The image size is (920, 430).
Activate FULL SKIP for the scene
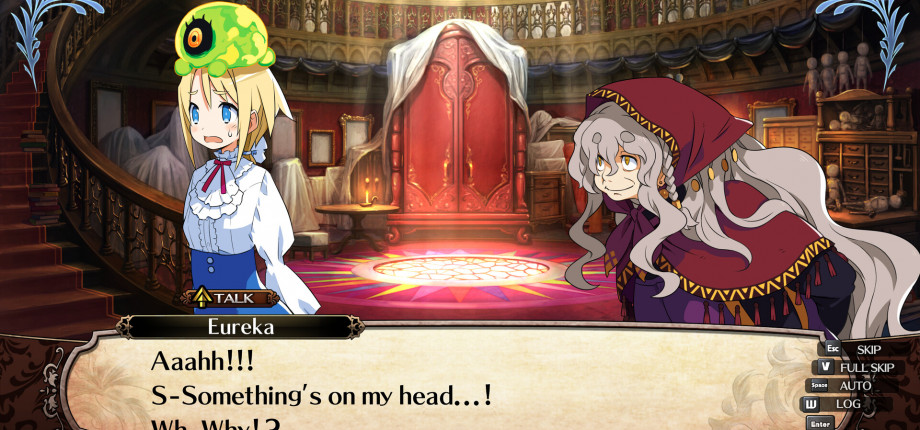[x=866, y=367]
